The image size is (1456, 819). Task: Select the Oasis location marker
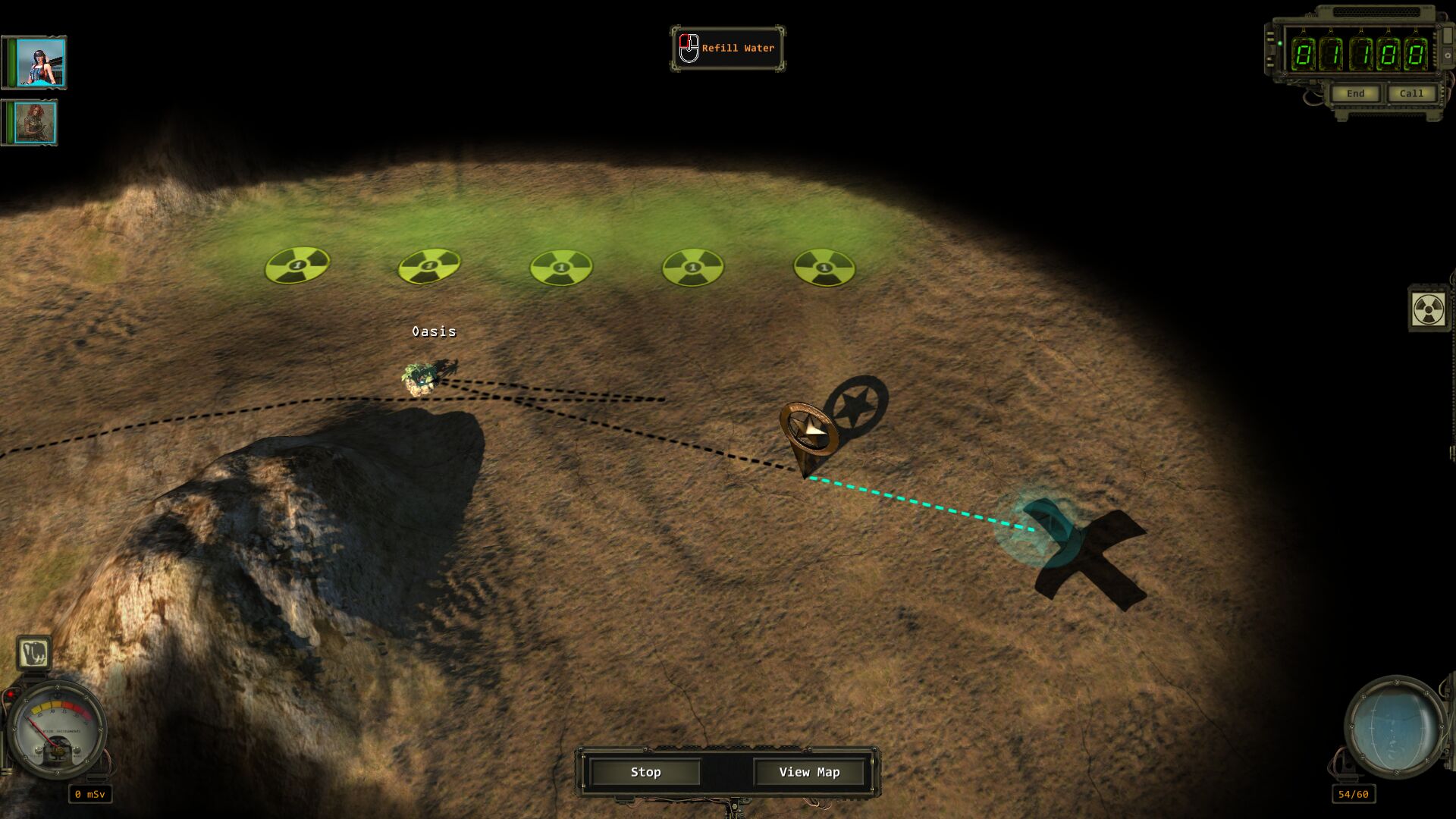click(x=419, y=377)
